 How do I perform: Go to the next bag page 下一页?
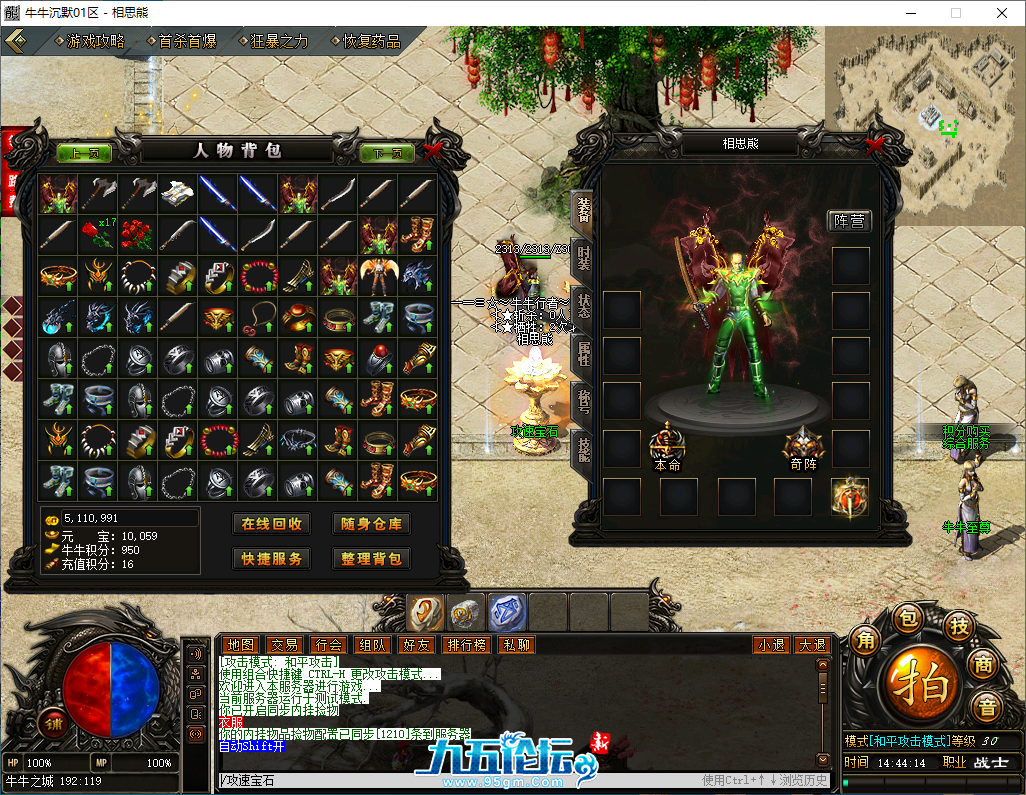pos(387,153)
